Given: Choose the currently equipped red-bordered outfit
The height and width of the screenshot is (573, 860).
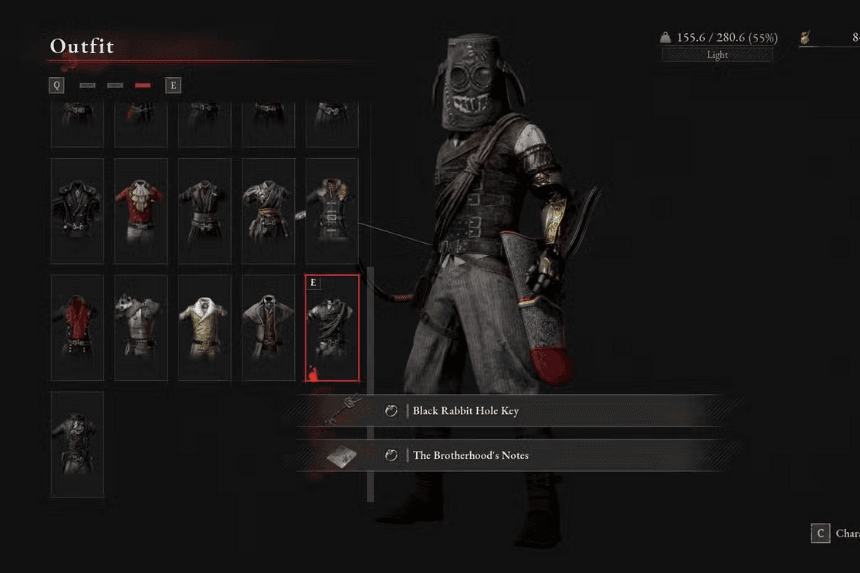Looking at the screenshot, I should (x=331, y=327).
